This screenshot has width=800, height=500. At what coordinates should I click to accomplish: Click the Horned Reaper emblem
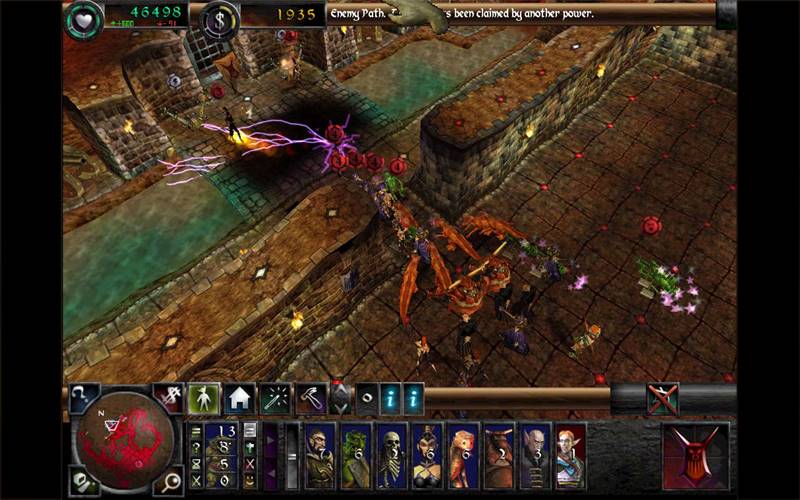tap(695, 455)
